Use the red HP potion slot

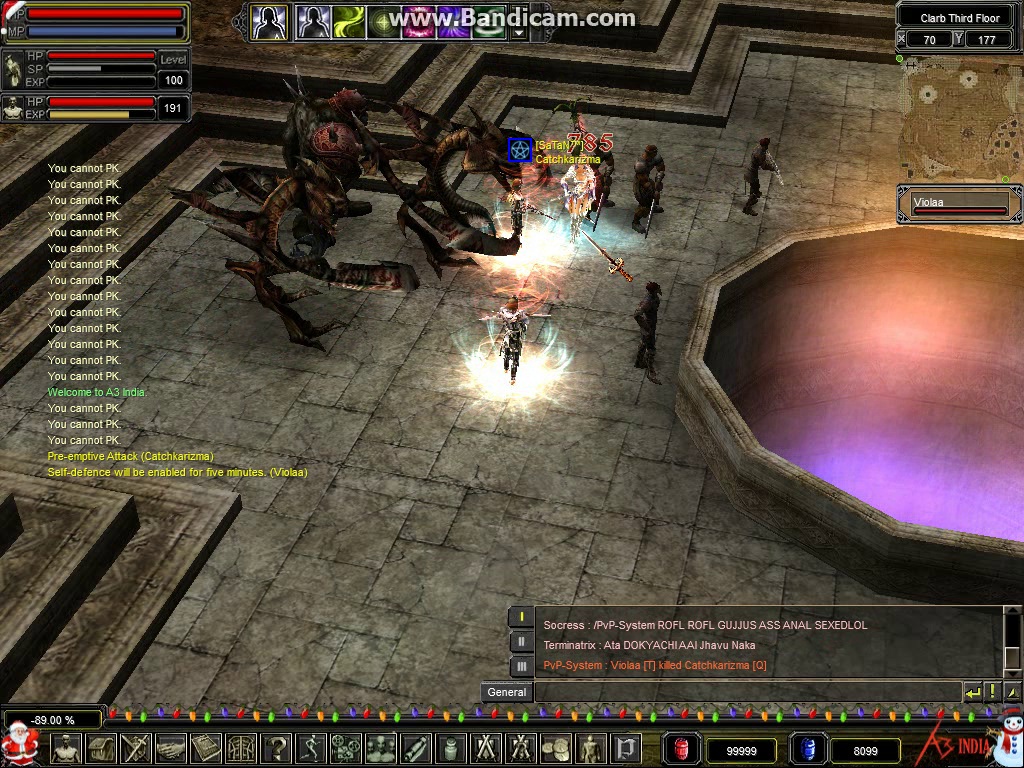click(x=683, y=748)
